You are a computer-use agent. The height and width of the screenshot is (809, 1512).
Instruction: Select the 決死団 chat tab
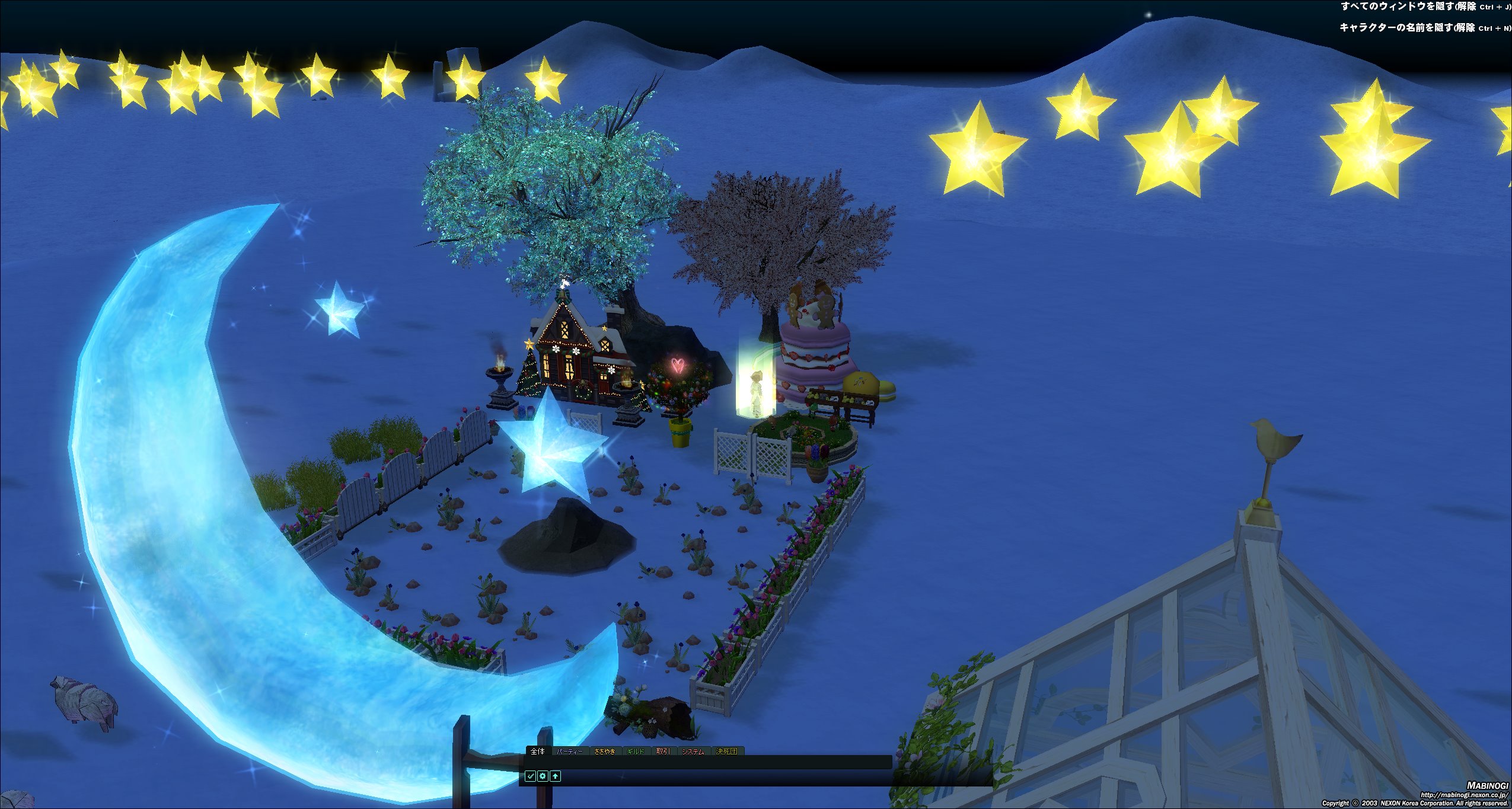726,752
